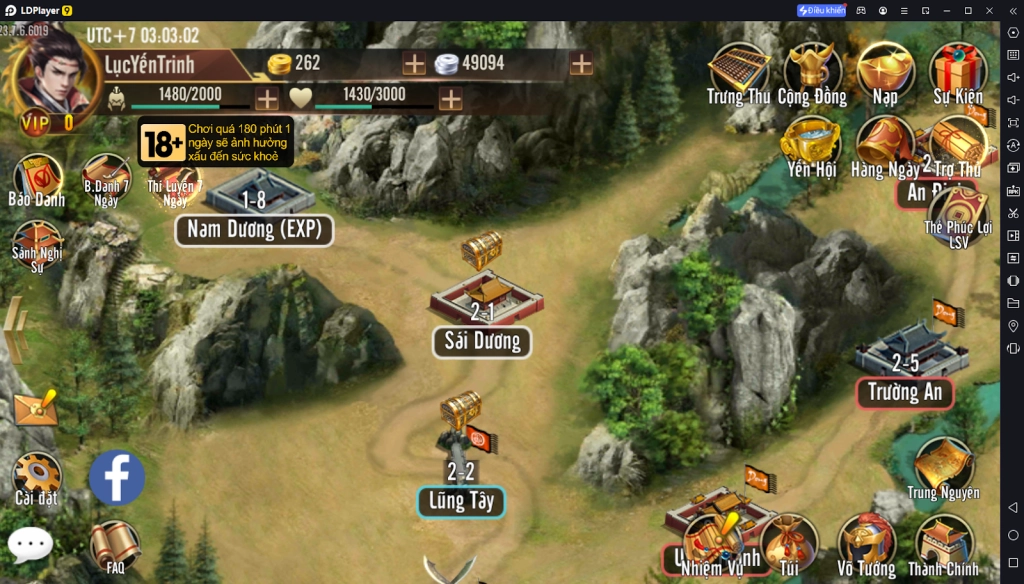
Task: Click the Facebook icon
Action: (117, 477)
